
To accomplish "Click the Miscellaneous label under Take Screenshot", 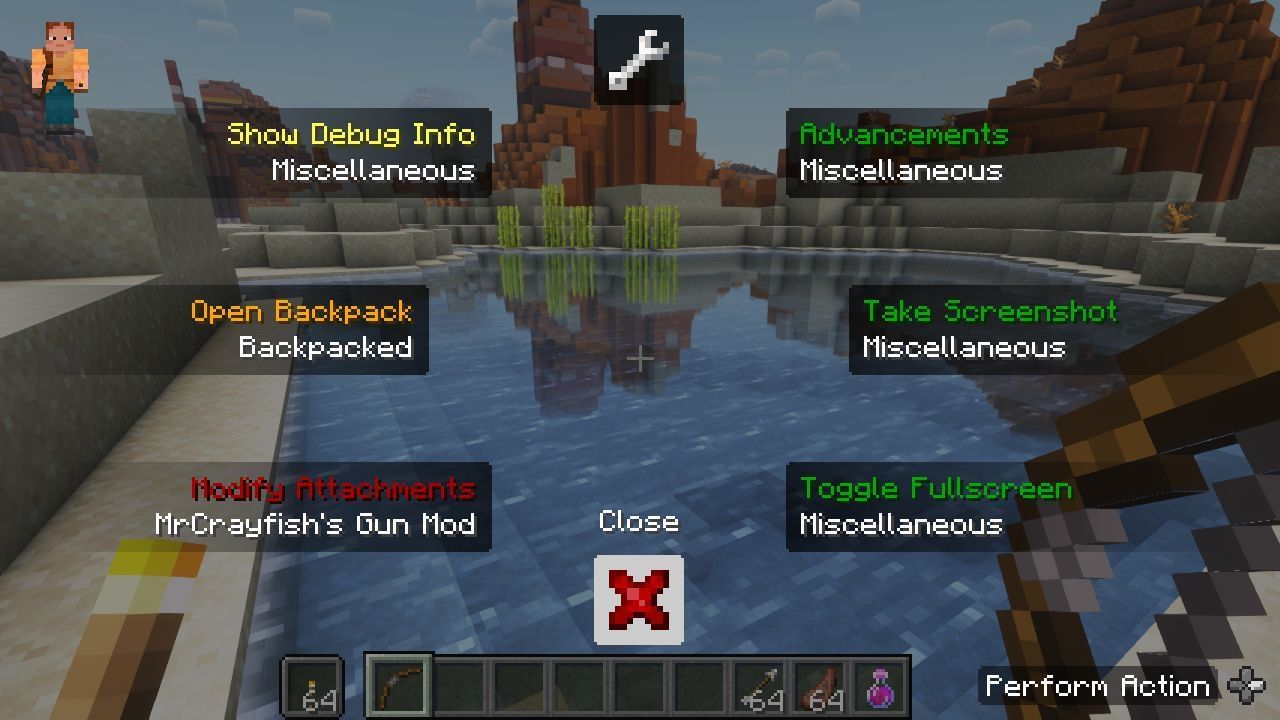I will pos(966,348).
